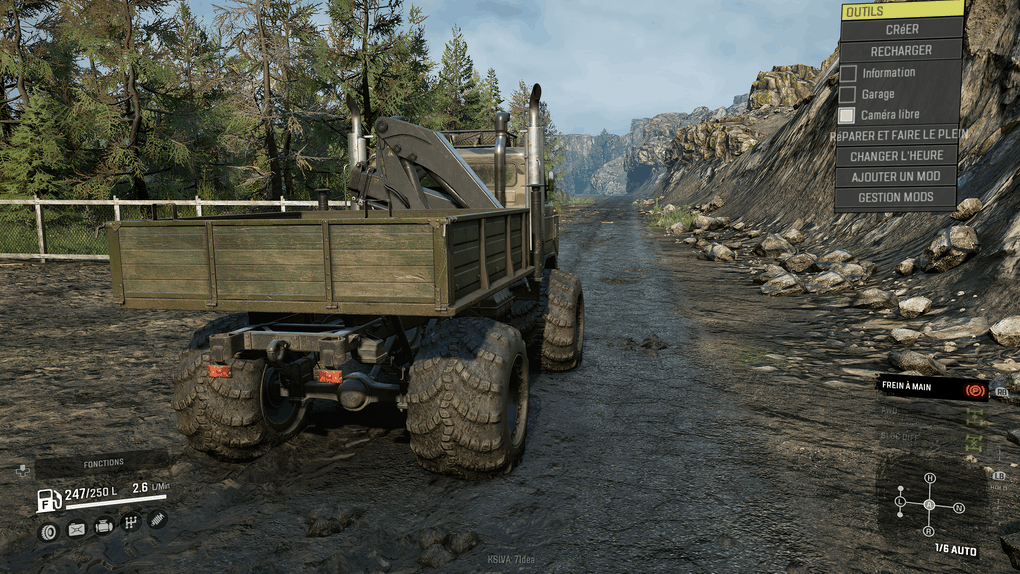Toggle the Caméra libre checkbox
Image resolution: width=1020 pixels, height=574 pixels.
tap(848, 115)
